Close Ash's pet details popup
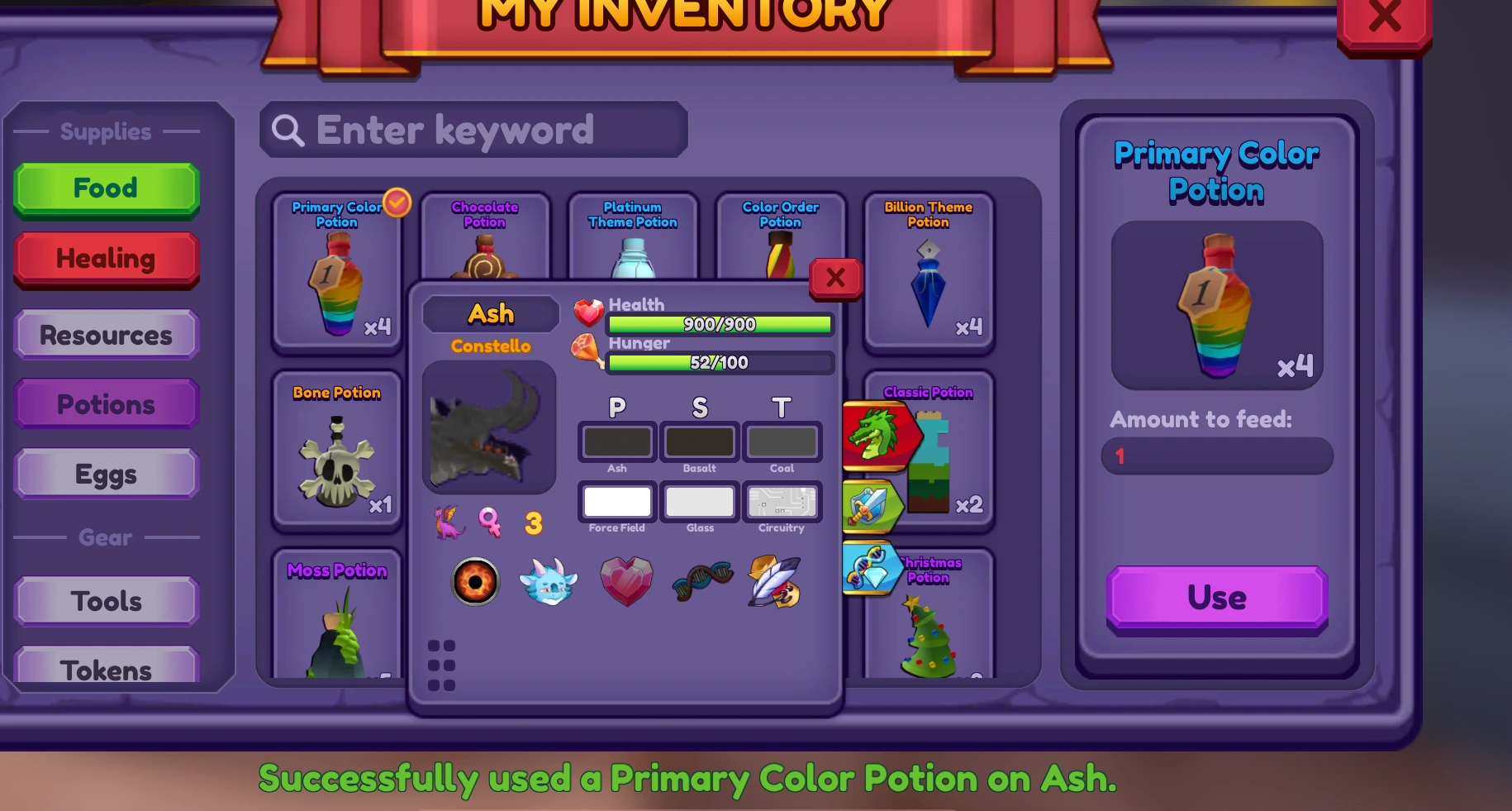Screen dimensions: 1512x811 835,279
